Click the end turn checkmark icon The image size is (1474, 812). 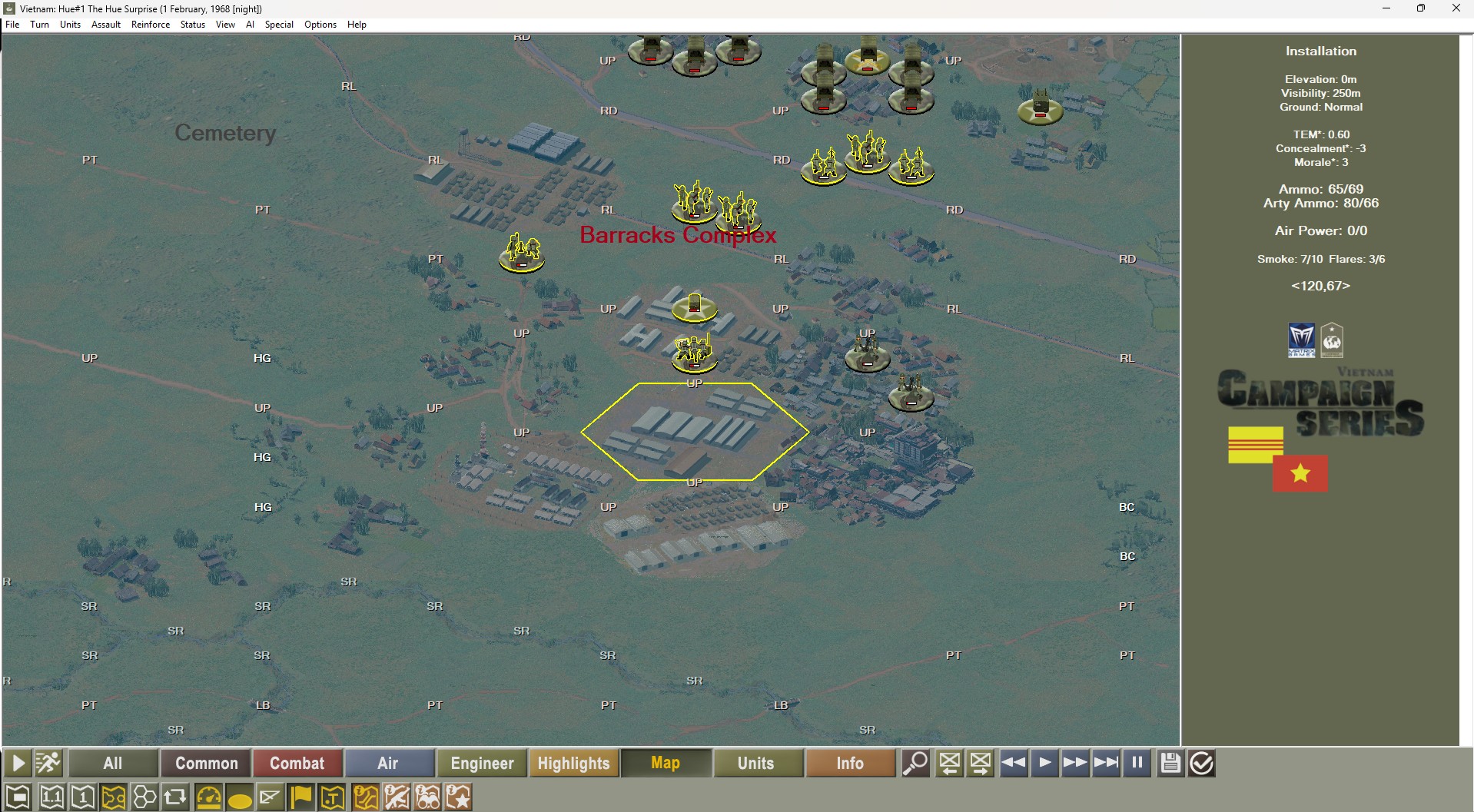pyautogui.click(x=1200, y=763)
